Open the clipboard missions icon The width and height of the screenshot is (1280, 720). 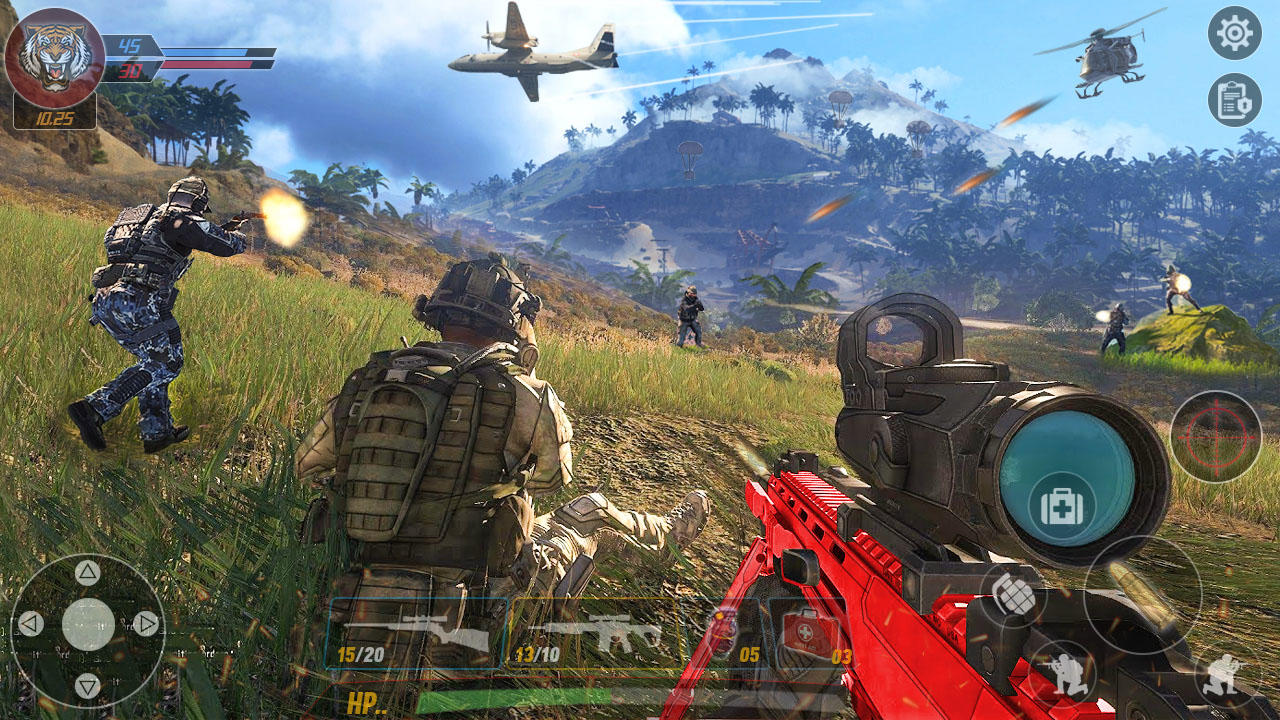click(1236, 103)
